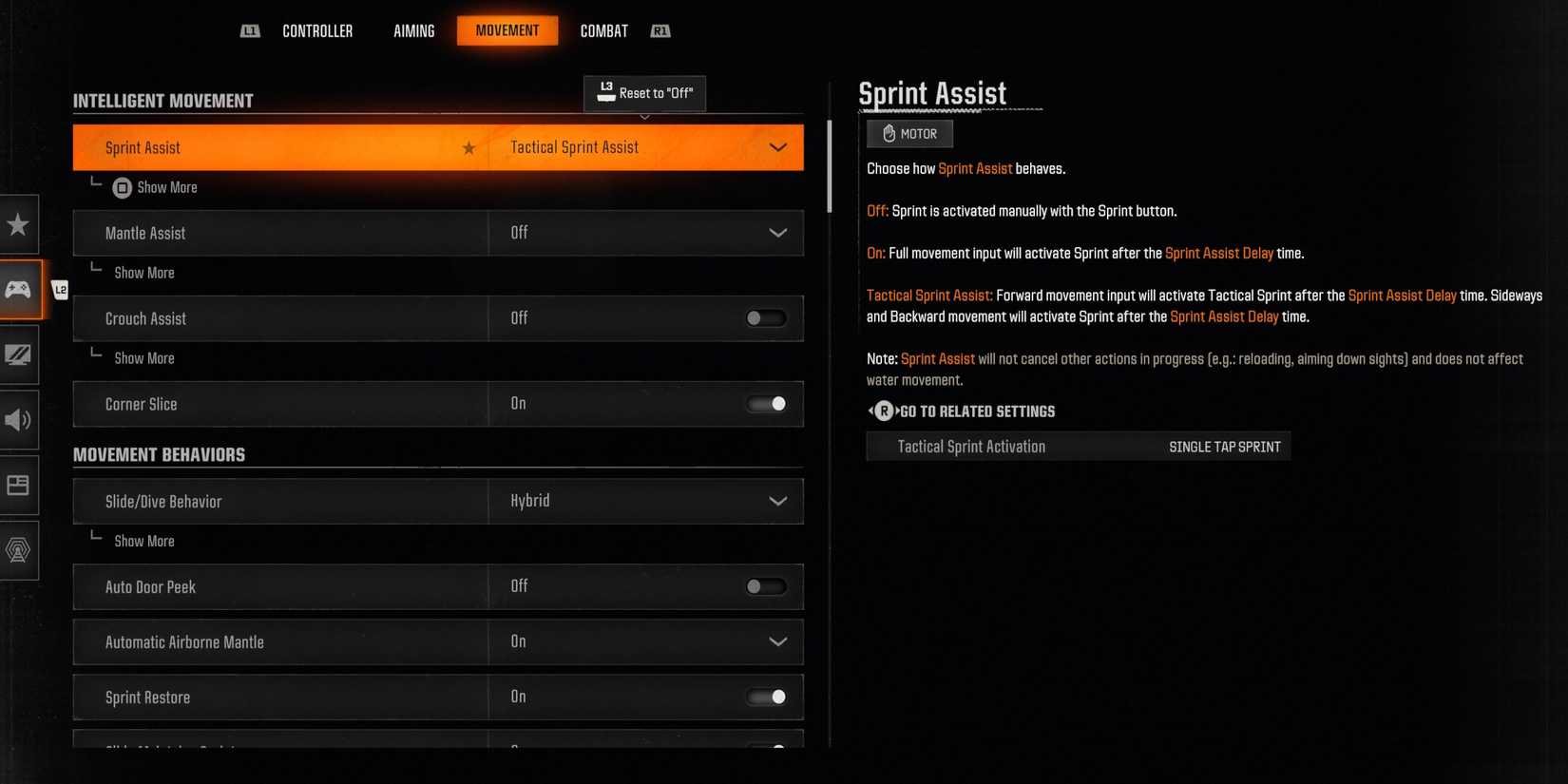The image size is (1568, 784).
Task: Open the Automatic Airborne Mantle dropdown
Action: 777,641
